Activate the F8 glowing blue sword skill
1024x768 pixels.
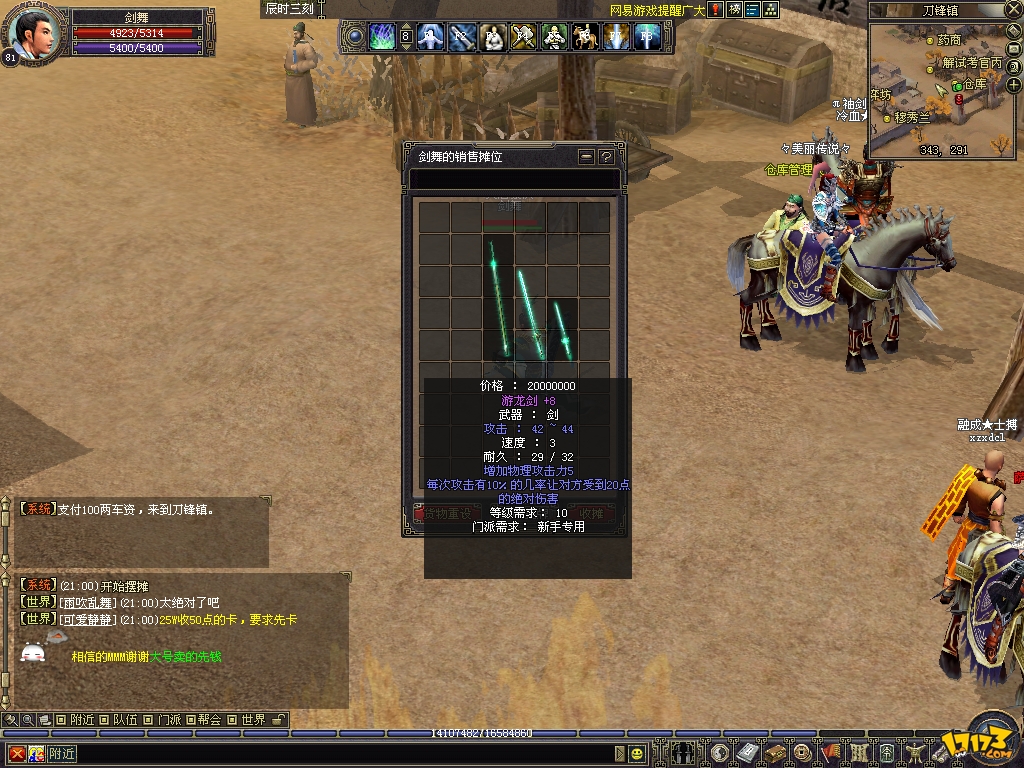click(647, 38)
